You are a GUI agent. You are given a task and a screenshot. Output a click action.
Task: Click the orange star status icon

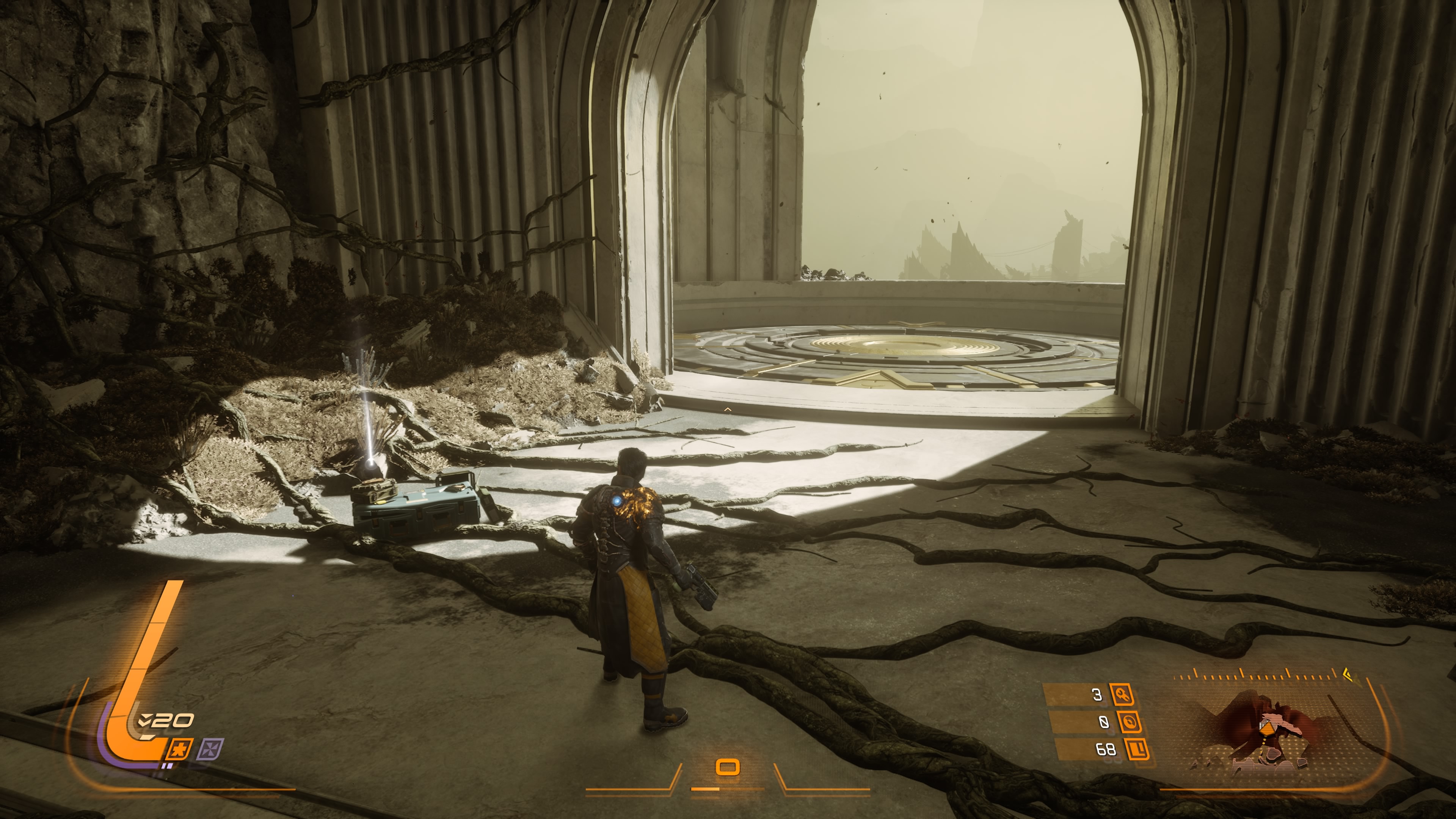tap(179, 750)
